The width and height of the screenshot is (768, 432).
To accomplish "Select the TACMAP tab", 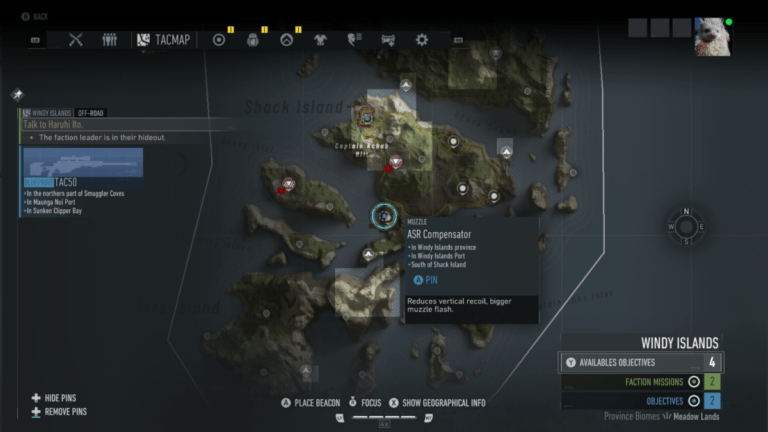I will [x=164, y=40].
